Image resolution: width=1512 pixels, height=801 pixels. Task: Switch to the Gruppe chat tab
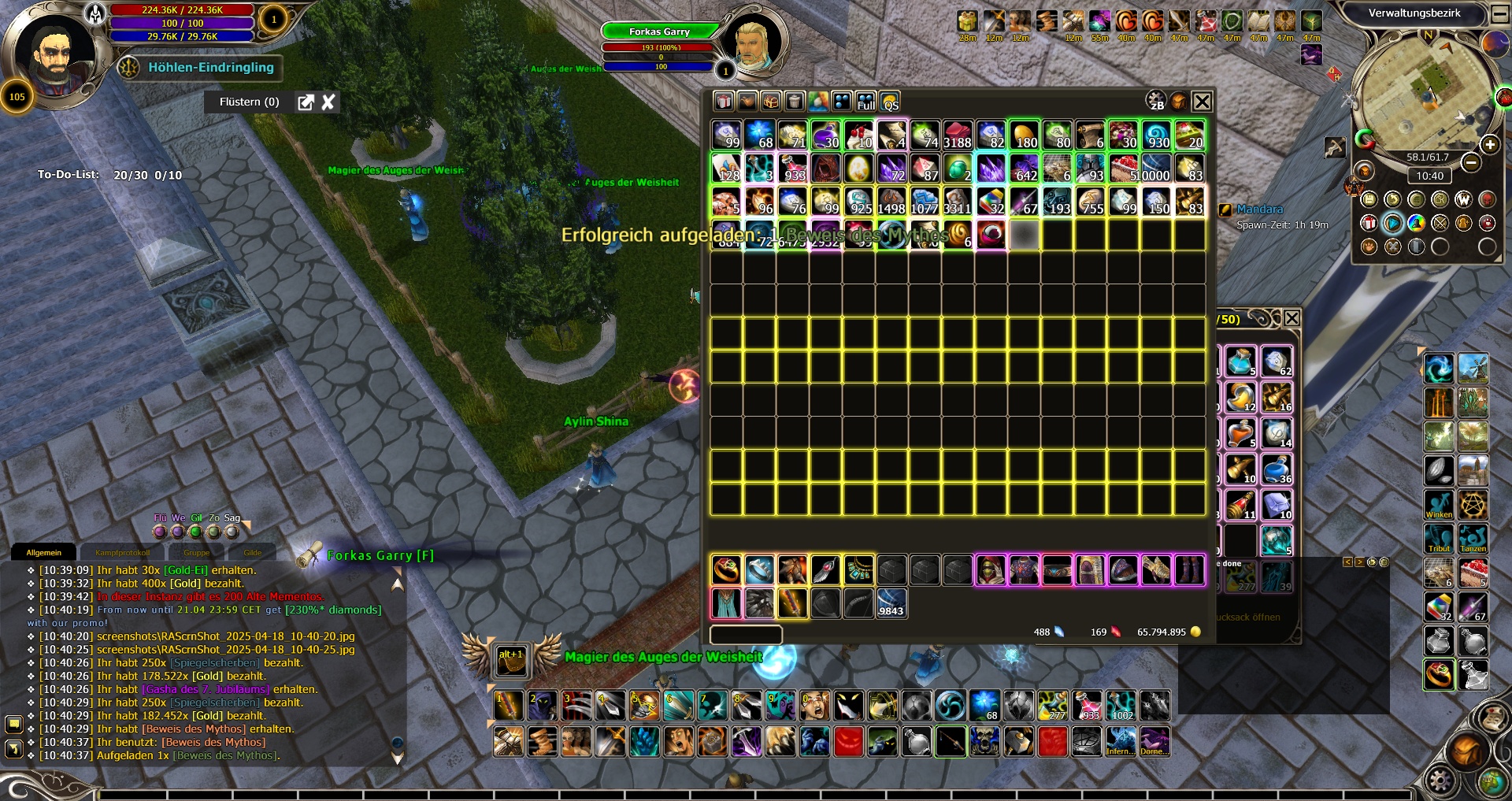pyautogui.click(x=196, y=552)
